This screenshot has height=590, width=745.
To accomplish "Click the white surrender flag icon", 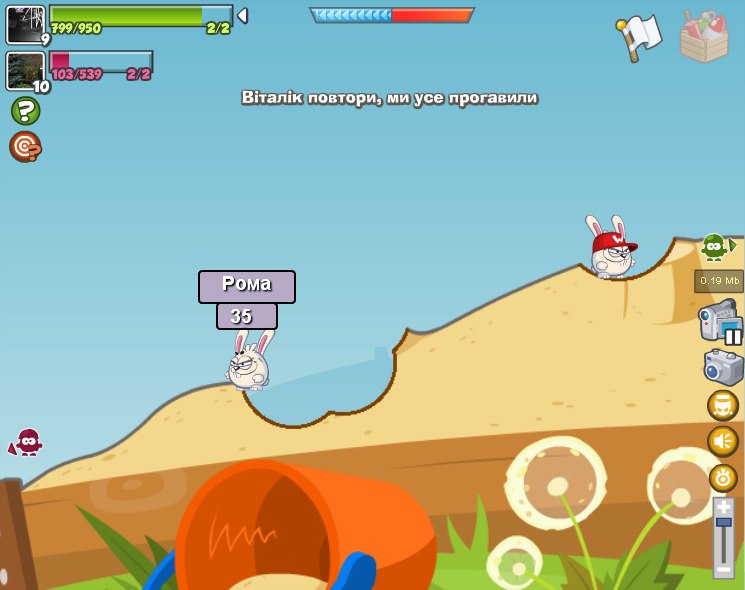I will click(640, 35).
